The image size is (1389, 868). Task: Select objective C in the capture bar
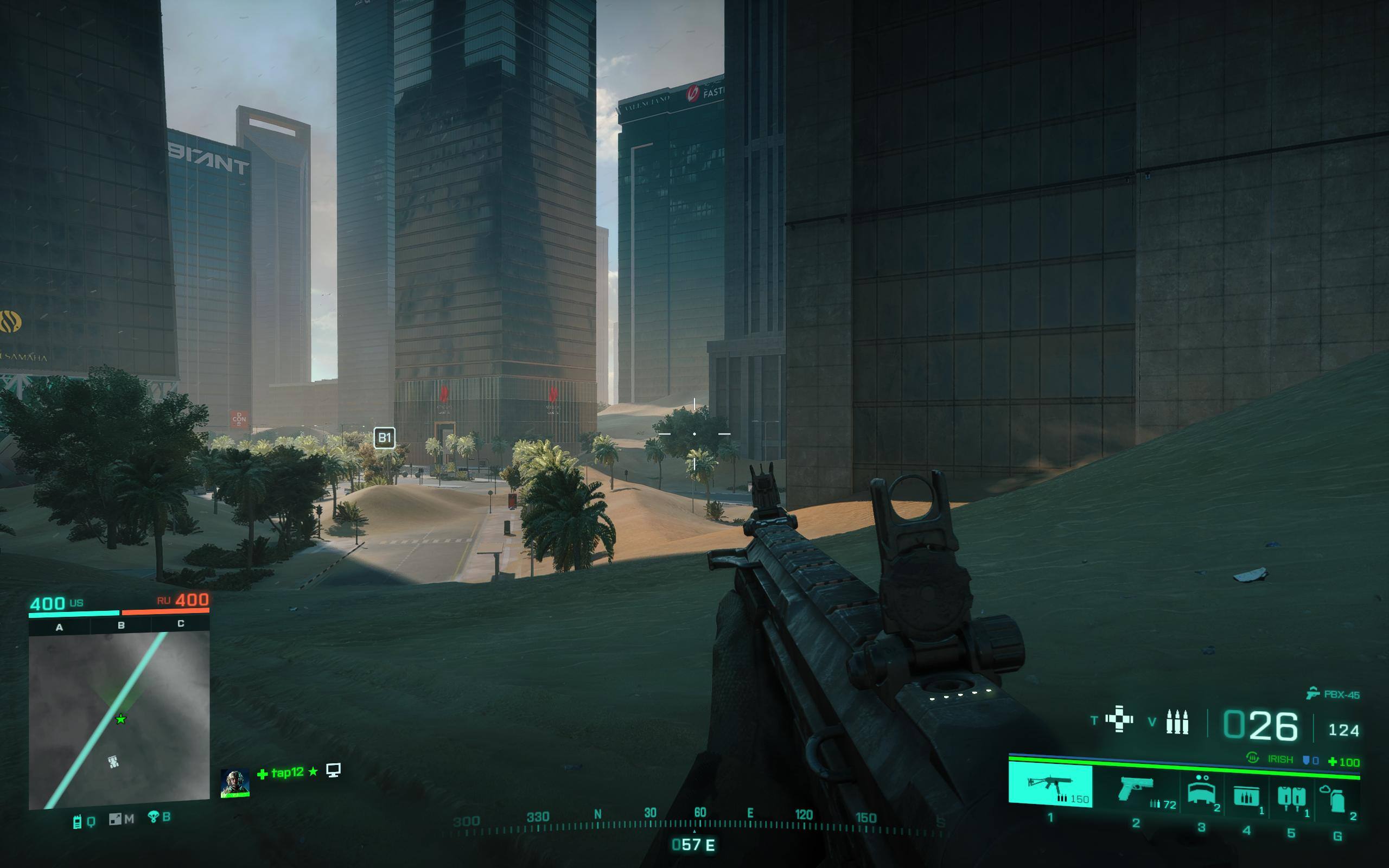(x=181, y=623)
